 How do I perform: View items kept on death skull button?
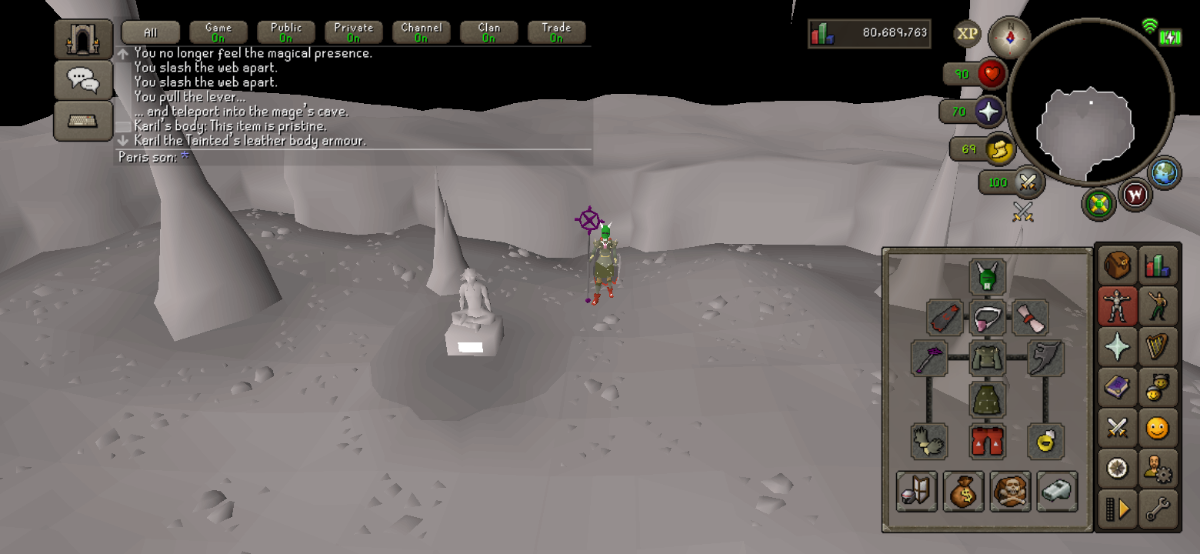(x=1011, y=491)
